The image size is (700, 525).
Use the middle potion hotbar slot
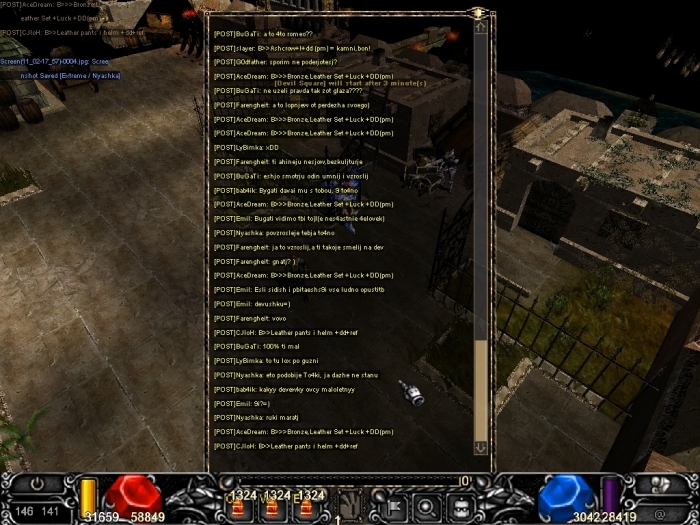point(270,507)
